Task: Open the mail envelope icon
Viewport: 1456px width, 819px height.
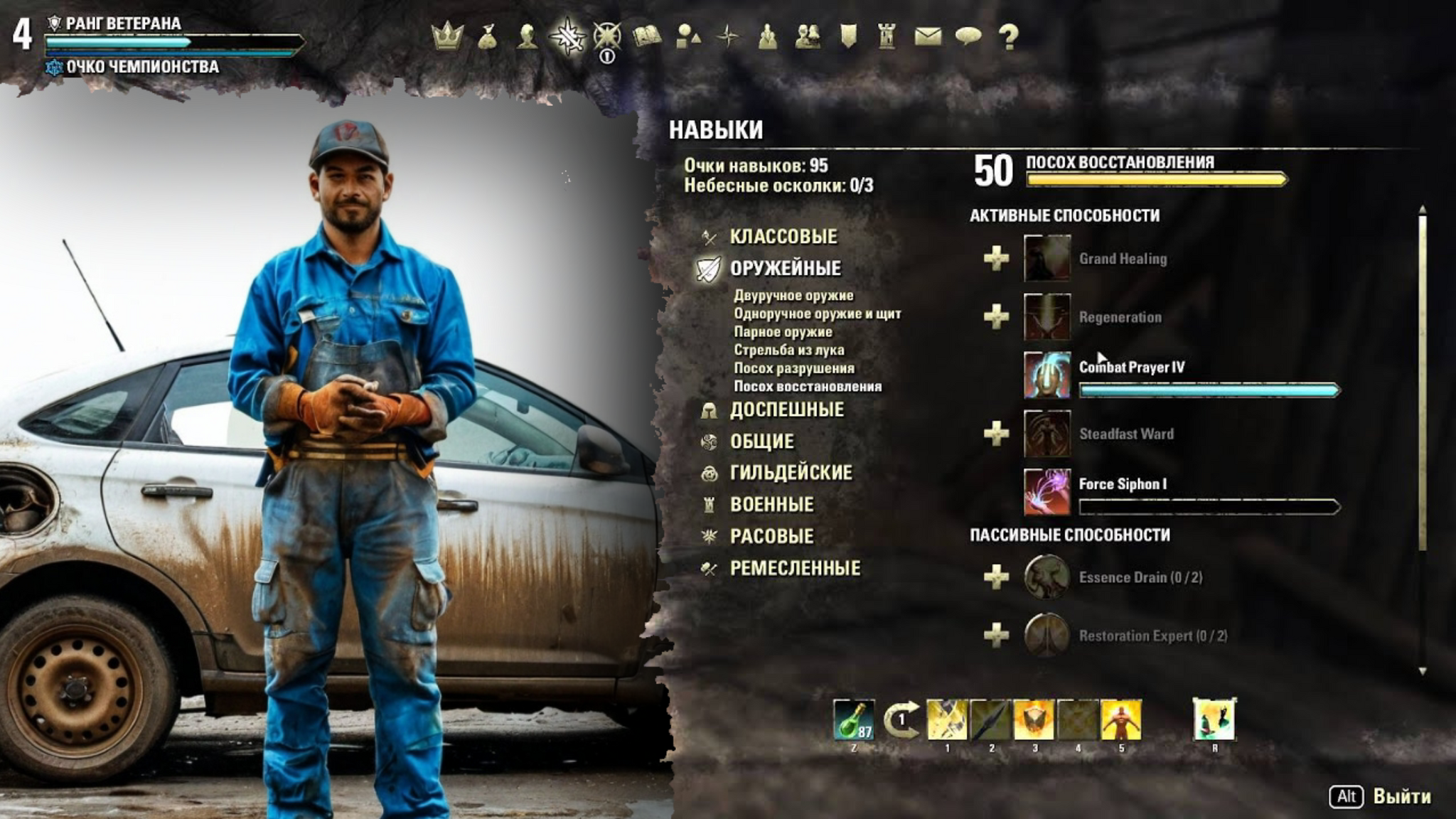Action: pyautogui.click(x=928, y=36)
